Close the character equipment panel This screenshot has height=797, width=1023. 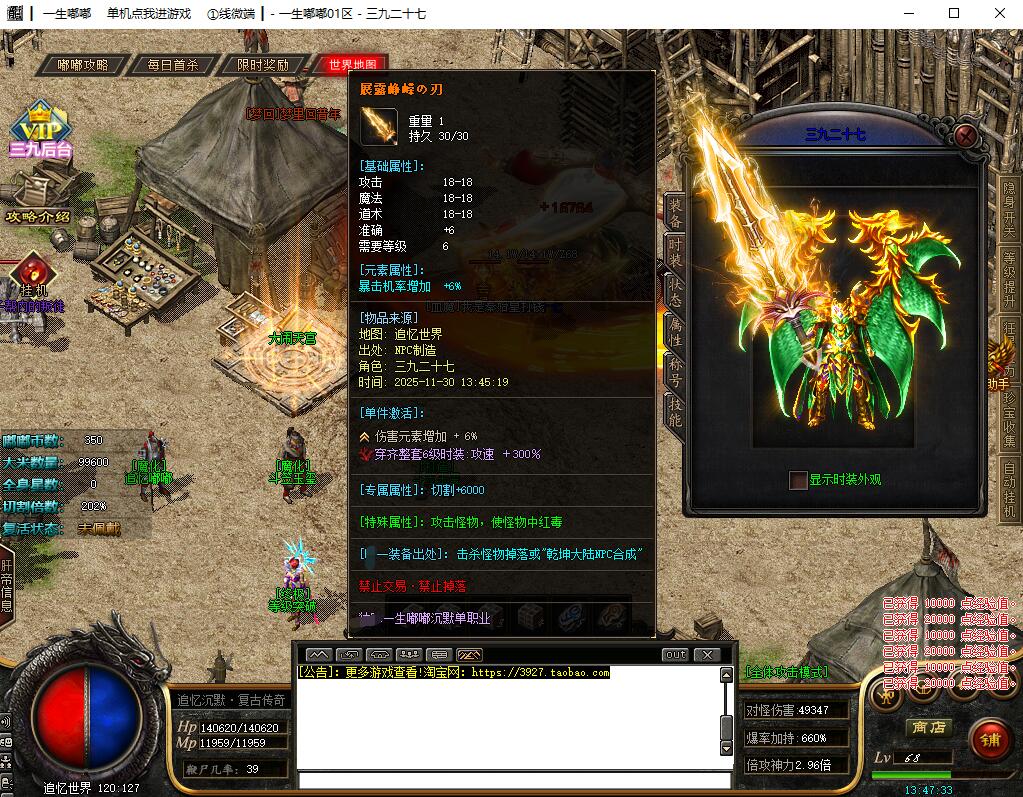click(x=965, y=135)
